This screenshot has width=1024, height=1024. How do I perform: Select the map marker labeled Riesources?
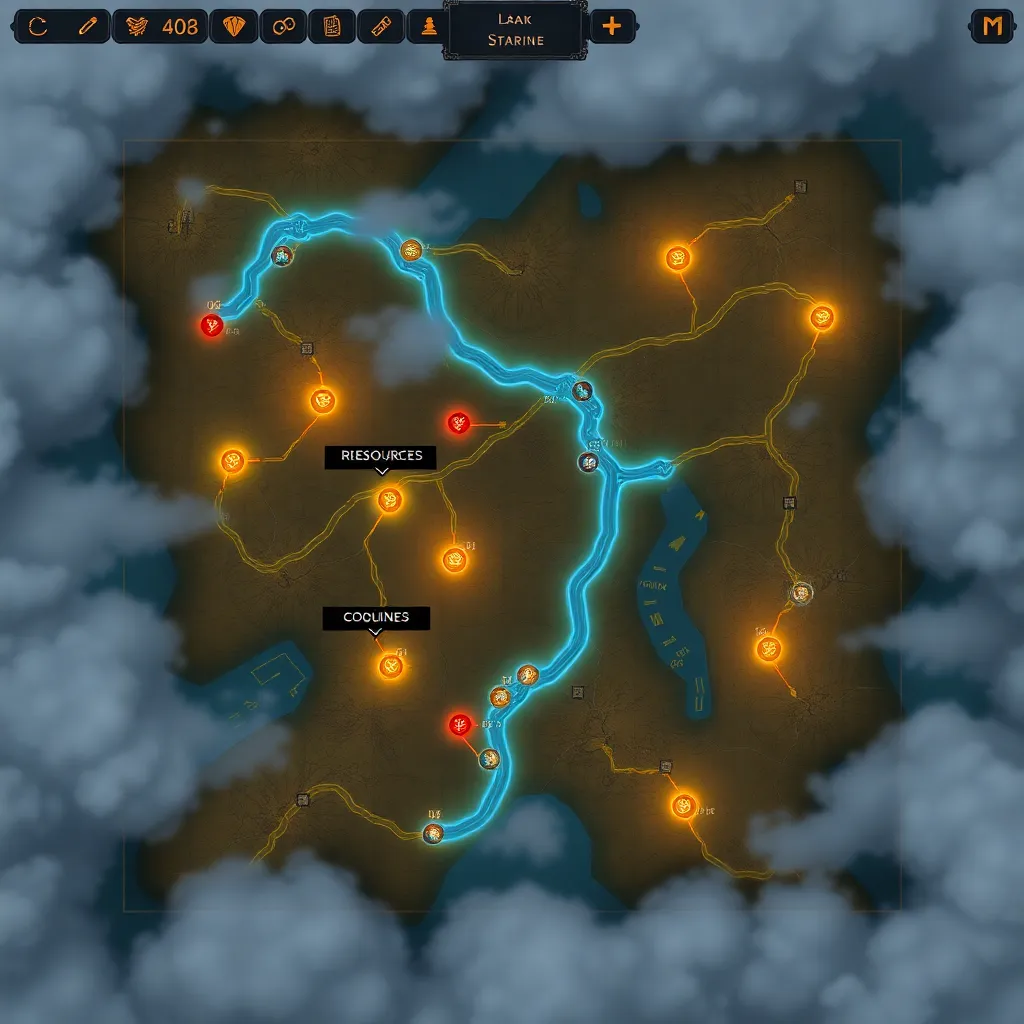point(390,499)
